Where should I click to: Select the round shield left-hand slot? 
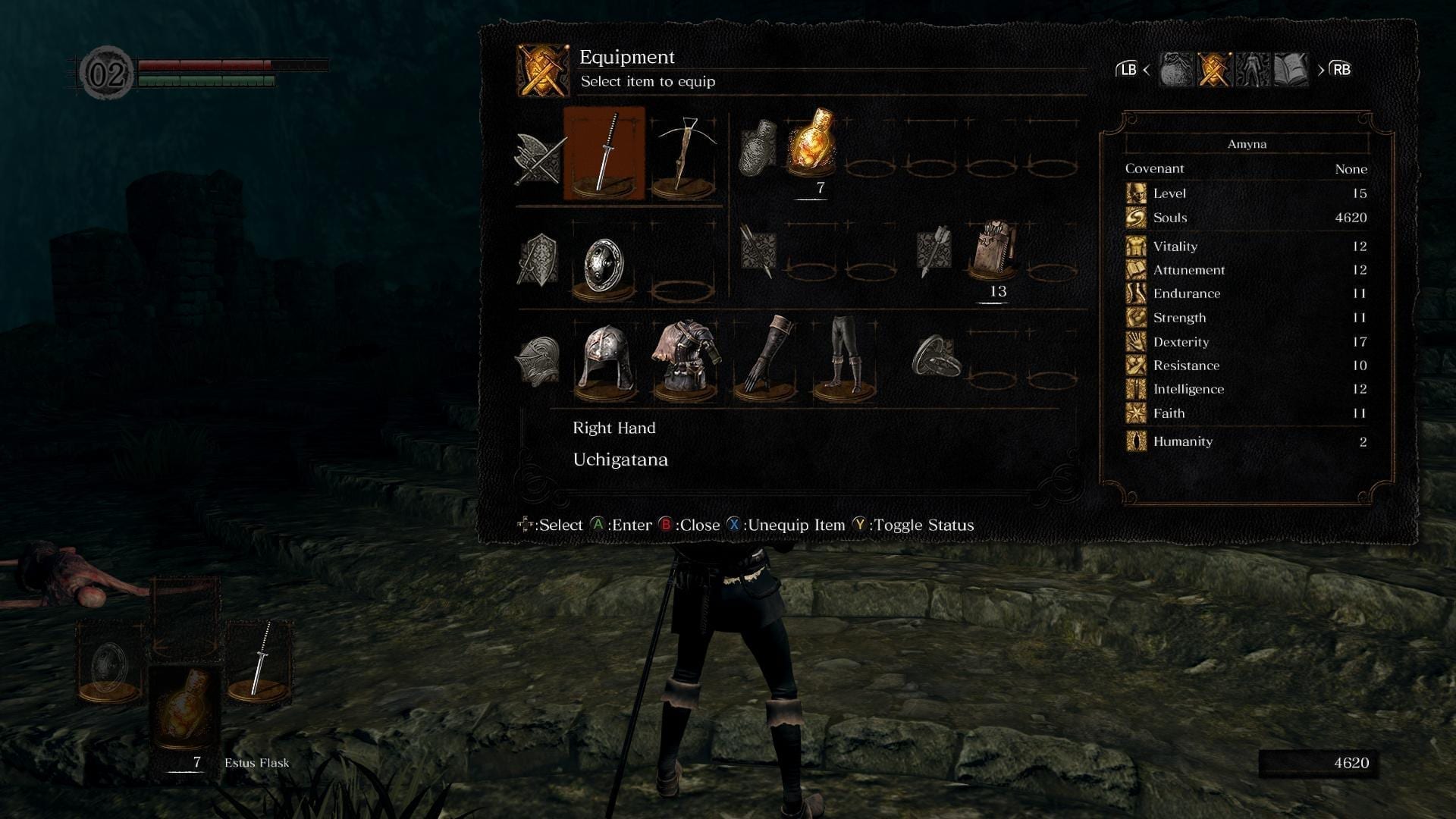(x=604, y=265)
